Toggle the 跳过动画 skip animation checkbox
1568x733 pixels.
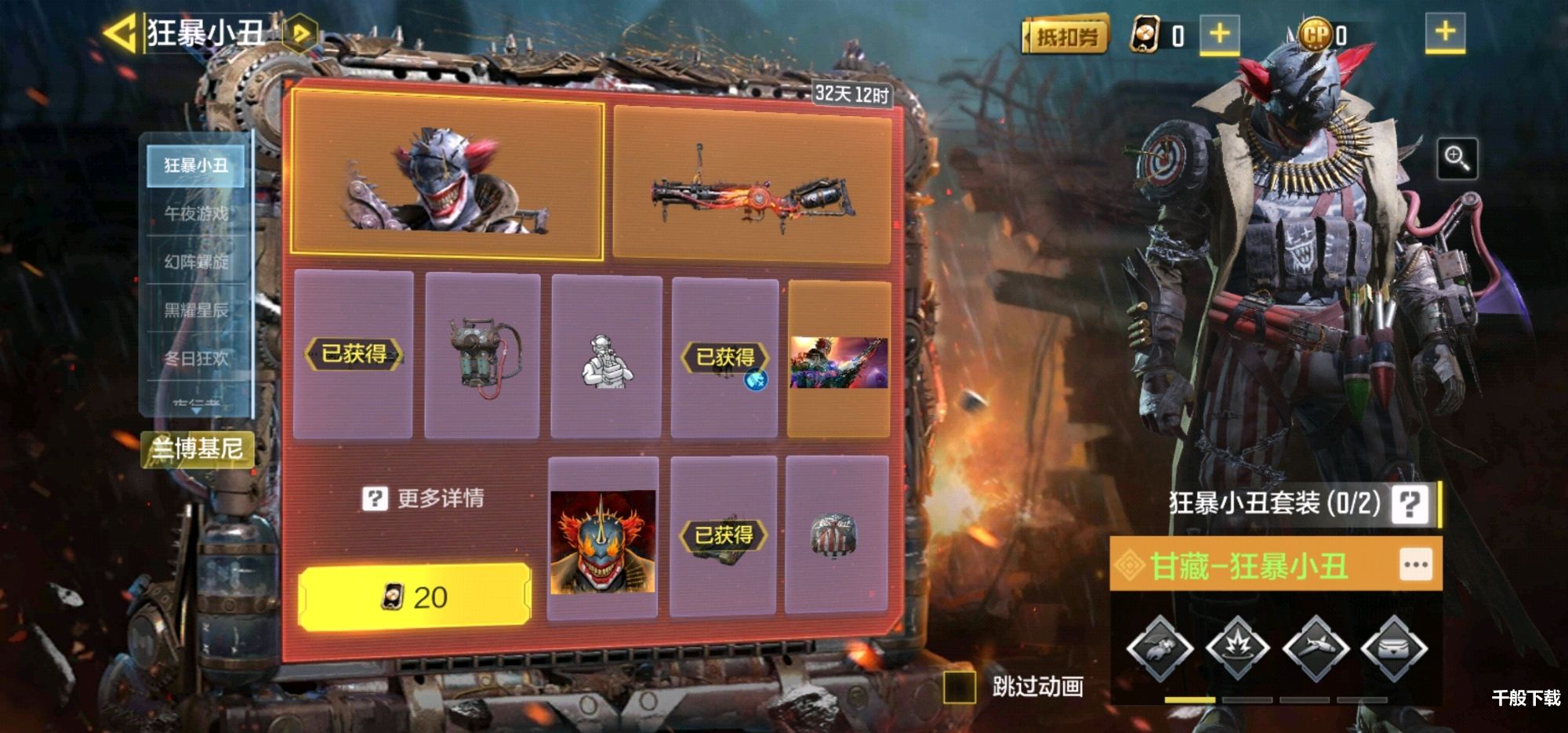959,687
